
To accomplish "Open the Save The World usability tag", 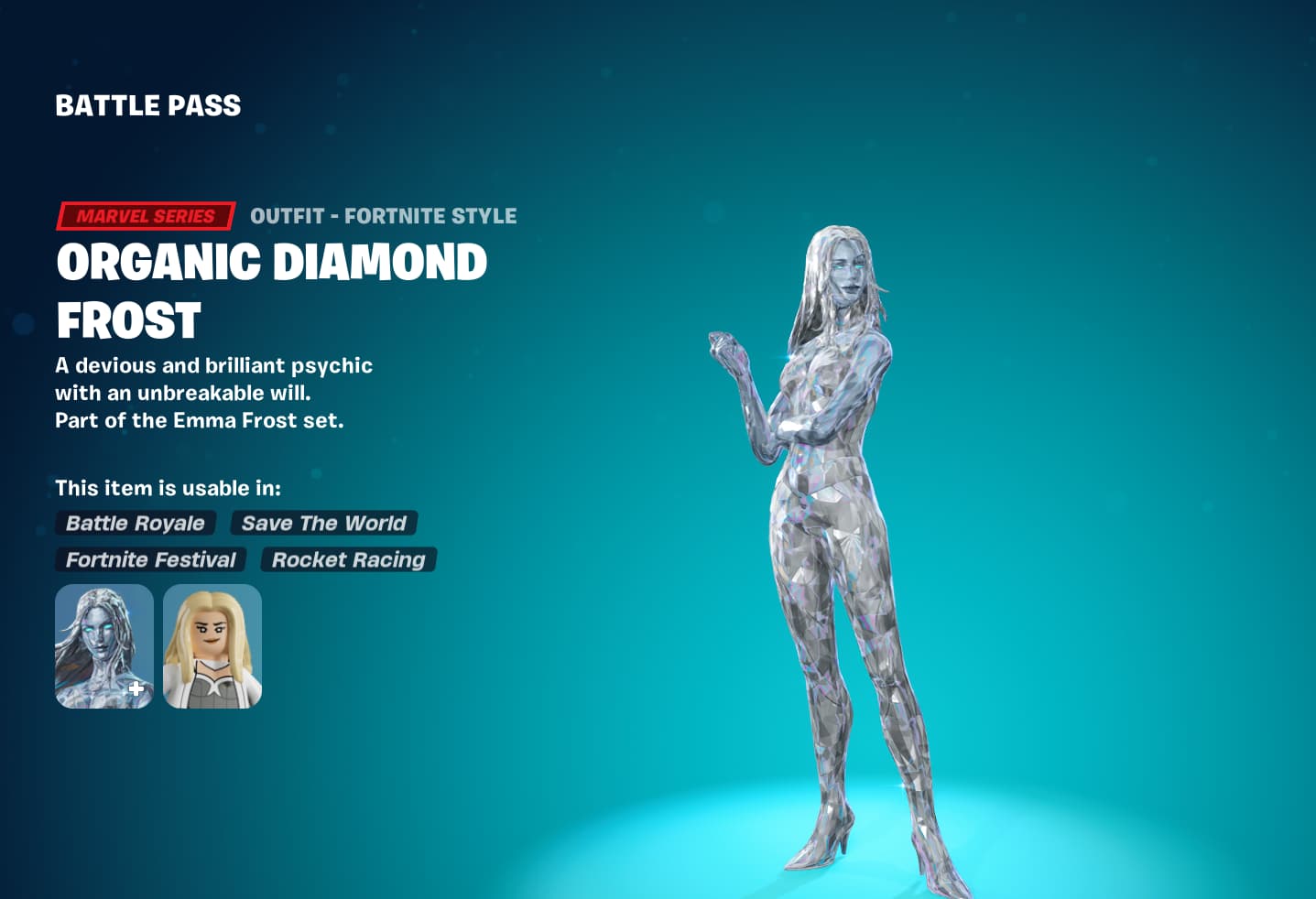I will [324, 523].
